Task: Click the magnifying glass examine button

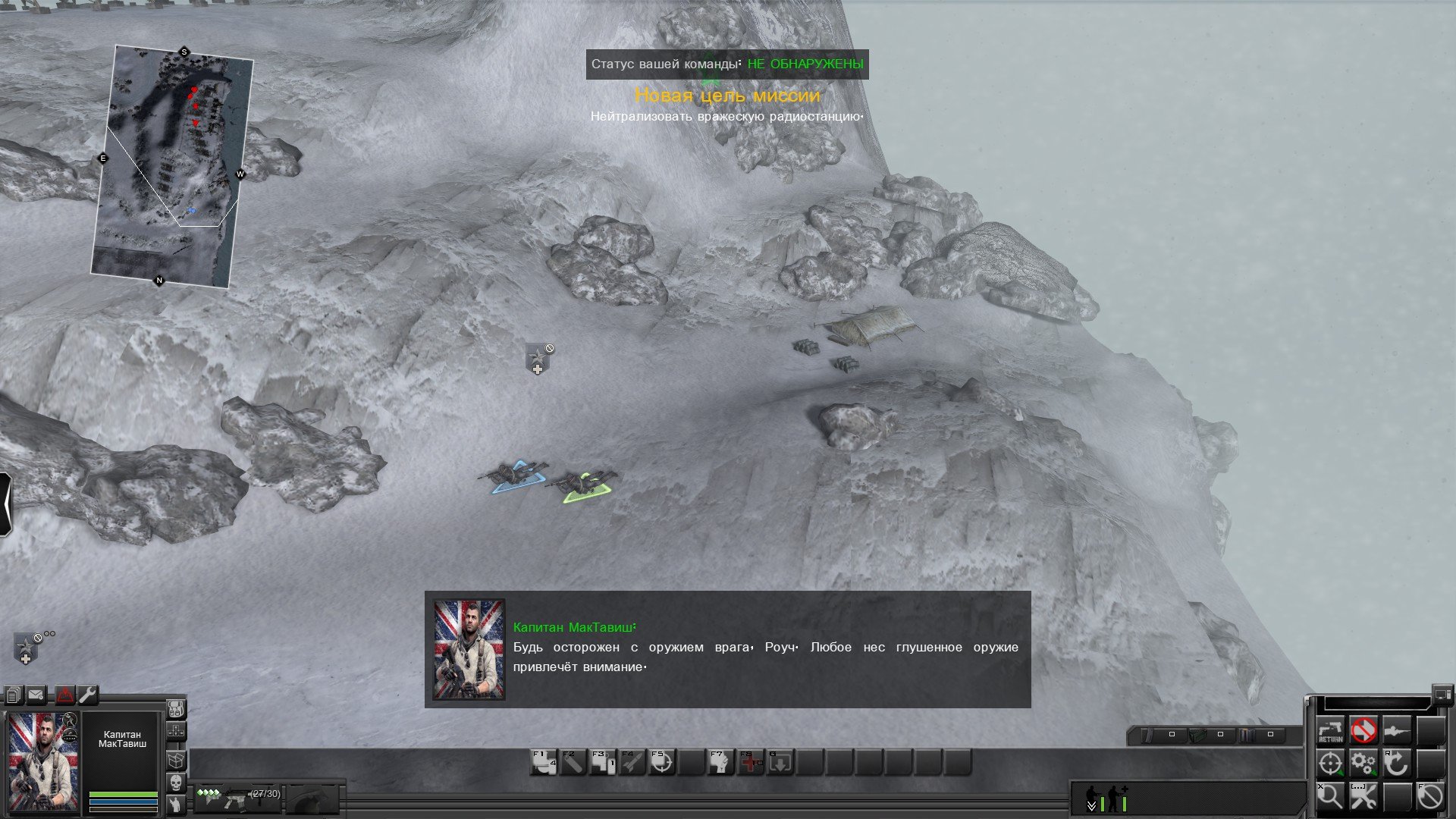Action: coord(1330,796)
